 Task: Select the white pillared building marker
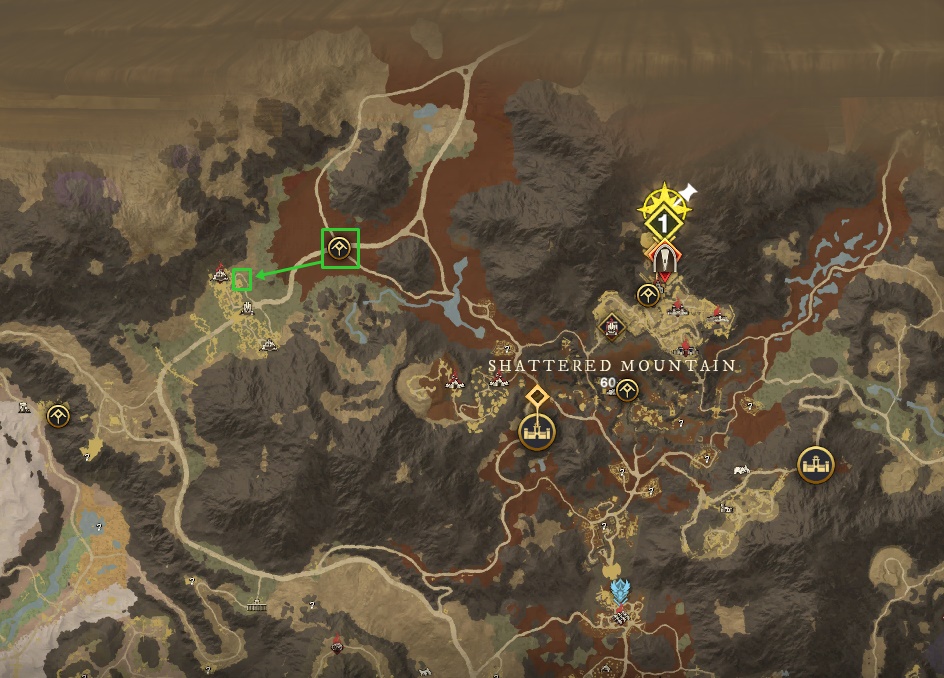(257, 605)
